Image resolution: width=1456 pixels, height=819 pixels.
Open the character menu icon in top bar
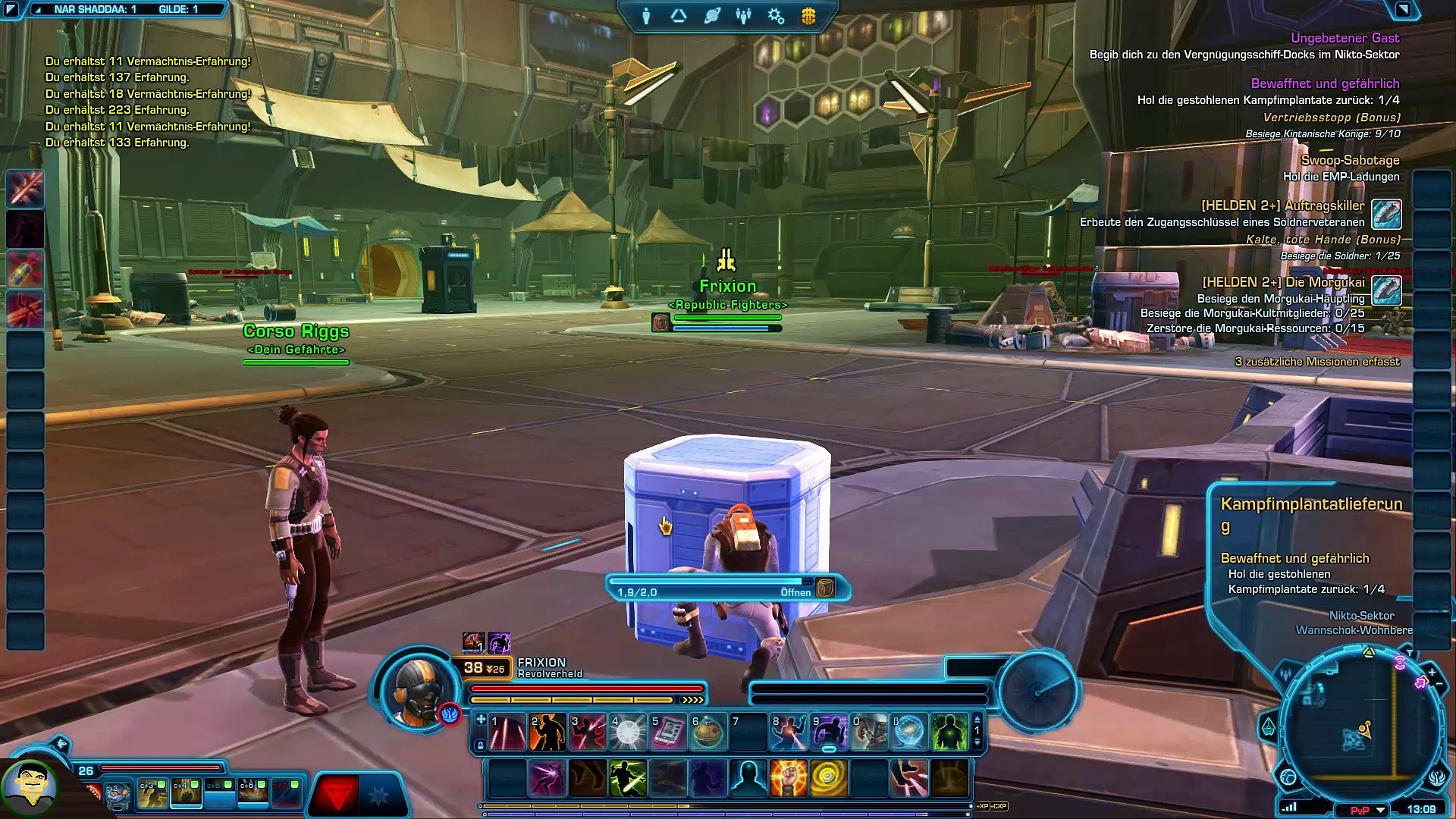click(x=646, y=16)
